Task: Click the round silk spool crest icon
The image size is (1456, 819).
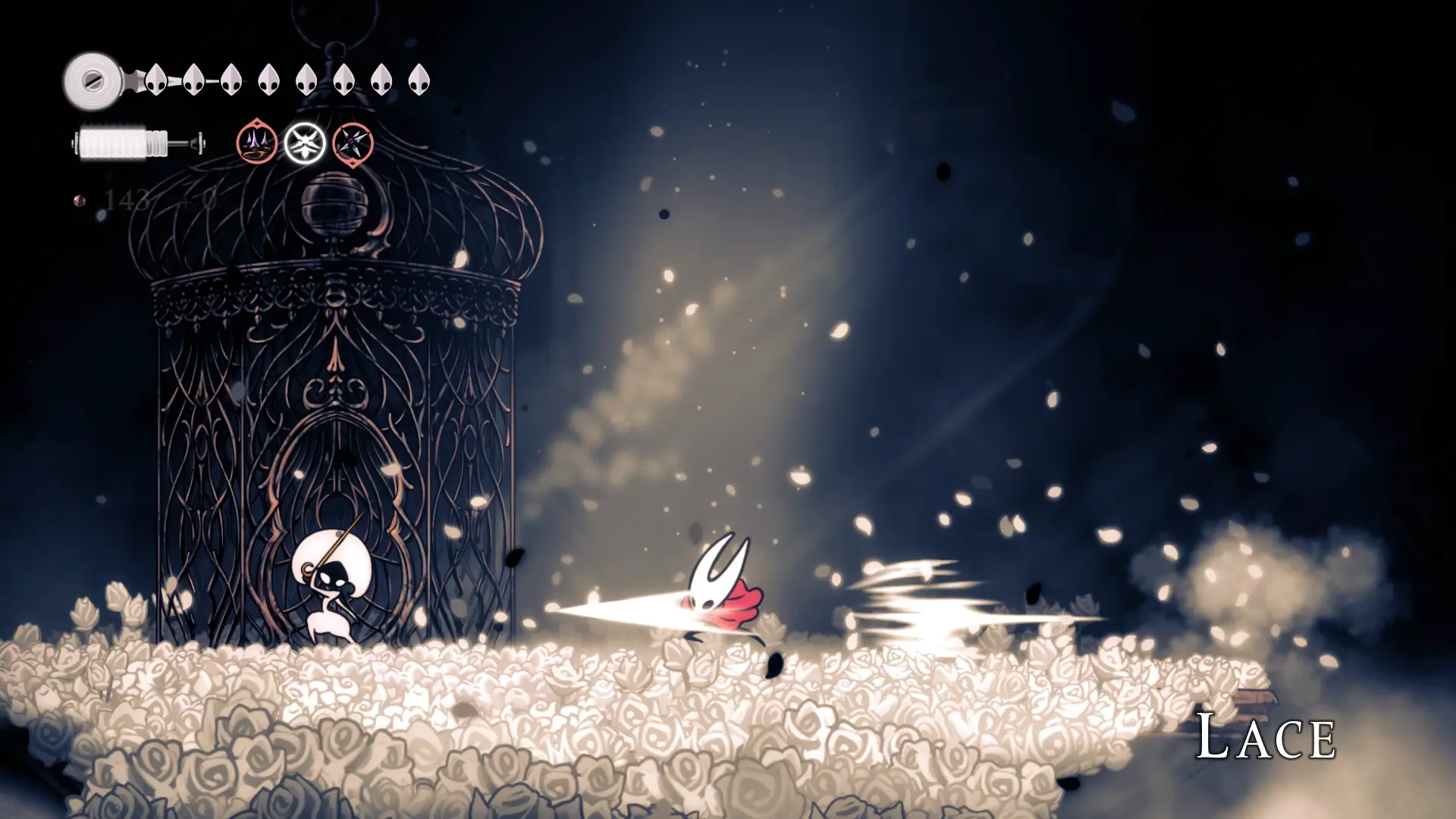Action: pyautogui.click(x=93, y=80)
